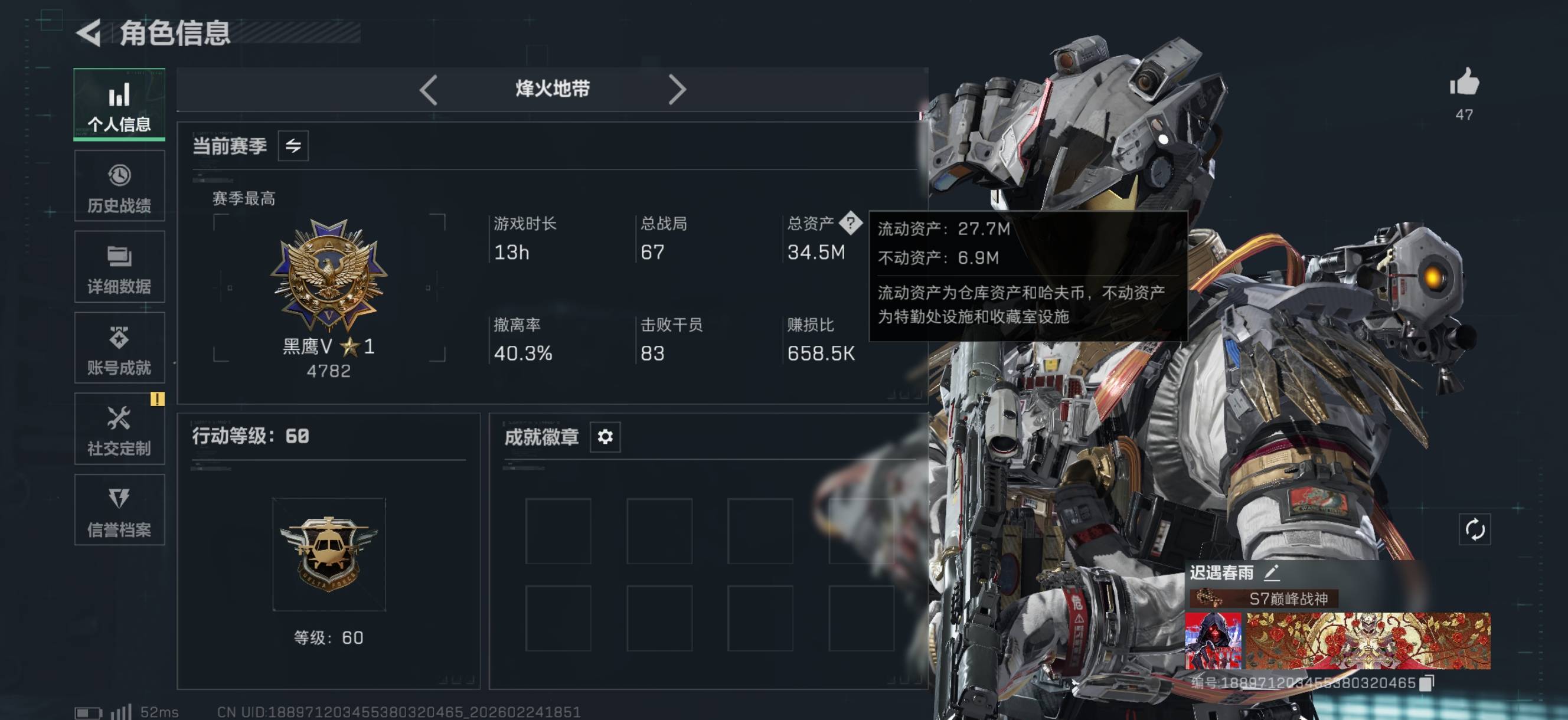
Task: Select the level 60 helicopter emblem
Action: [329, 554]
